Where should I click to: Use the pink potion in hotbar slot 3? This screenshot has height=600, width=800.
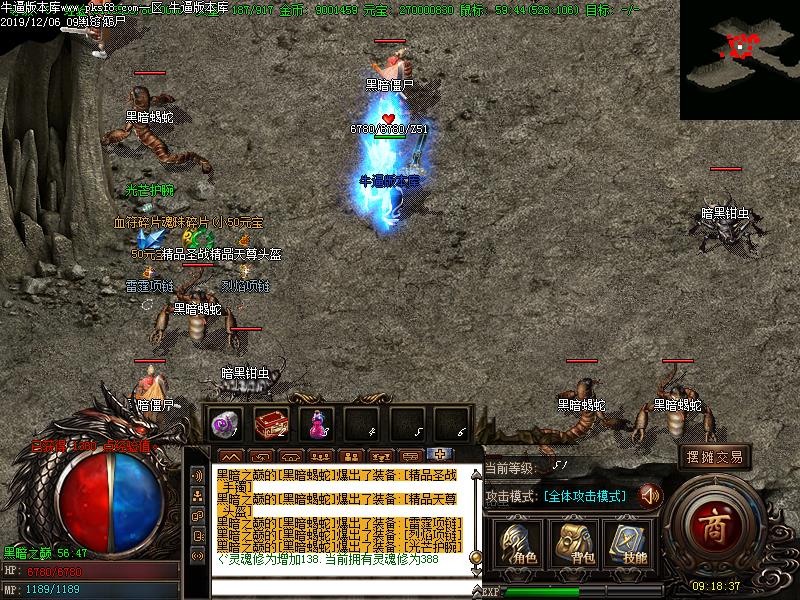click(316, 424)
